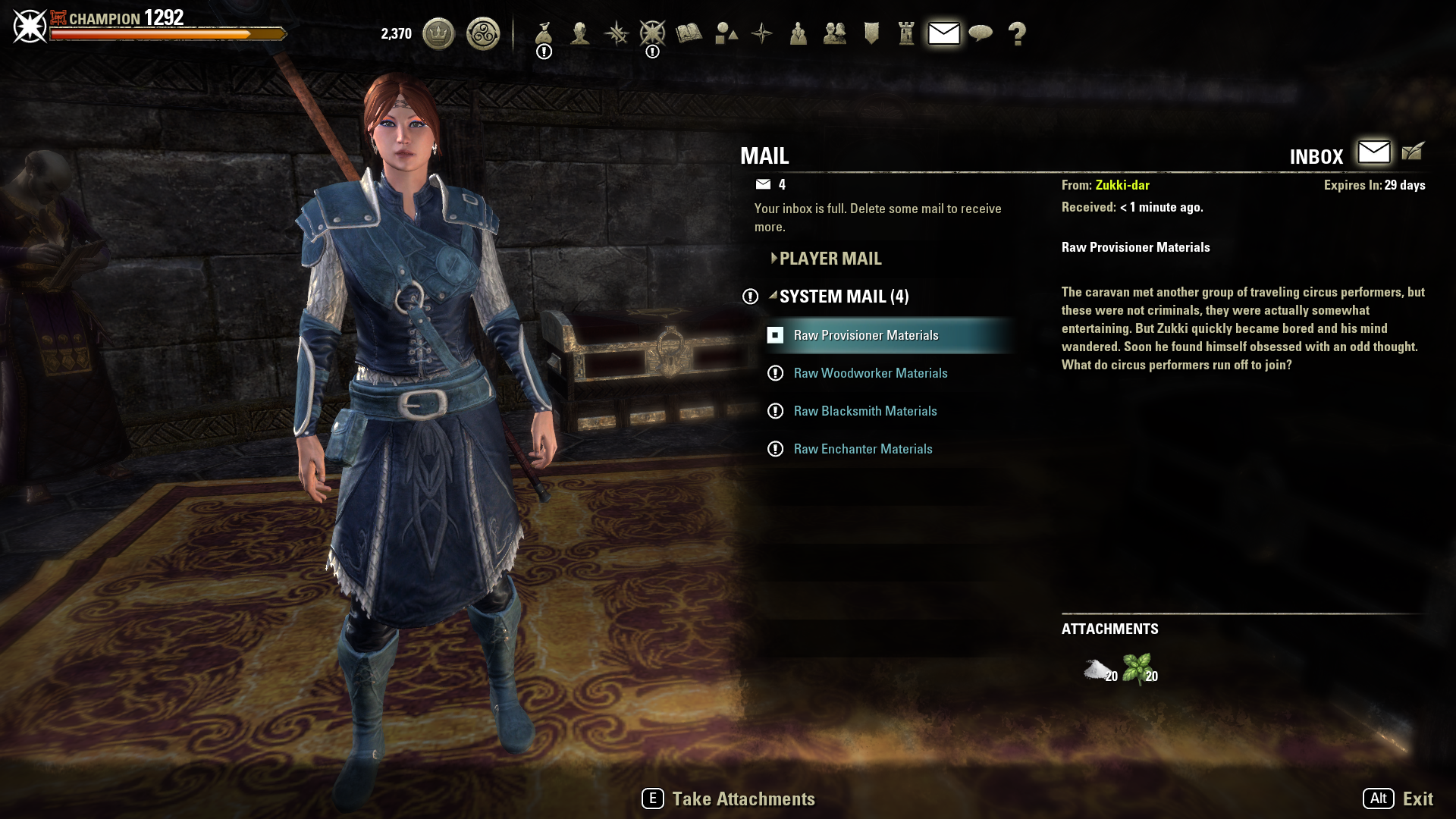Viewport: 1456px width, 819px height.
Task: Open the inventory bag icon
Action: click(543, 33)
